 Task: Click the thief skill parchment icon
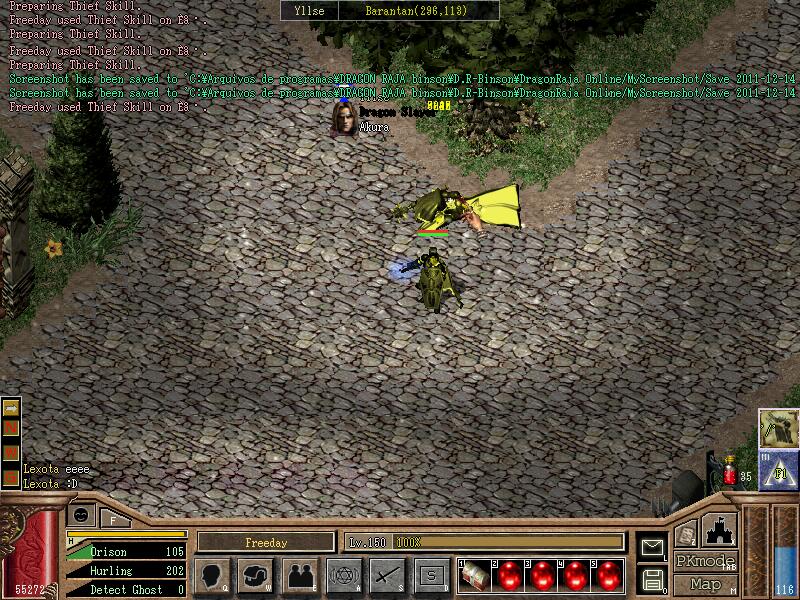(776, 427)
